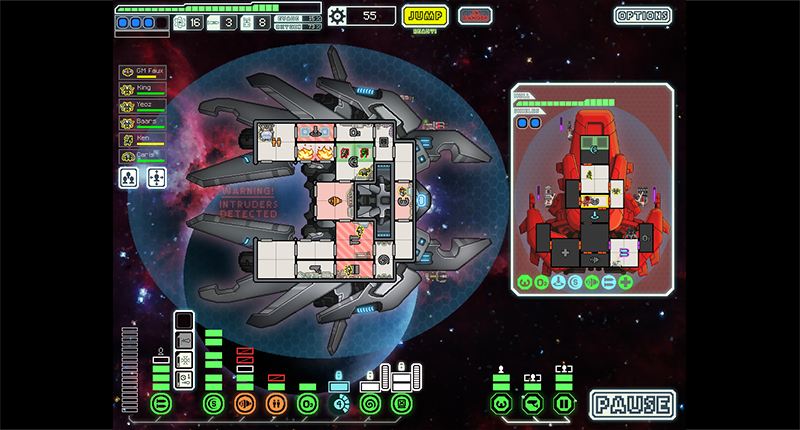Select crew member Baars
The image size is (800, 430).
click(142, 123)
